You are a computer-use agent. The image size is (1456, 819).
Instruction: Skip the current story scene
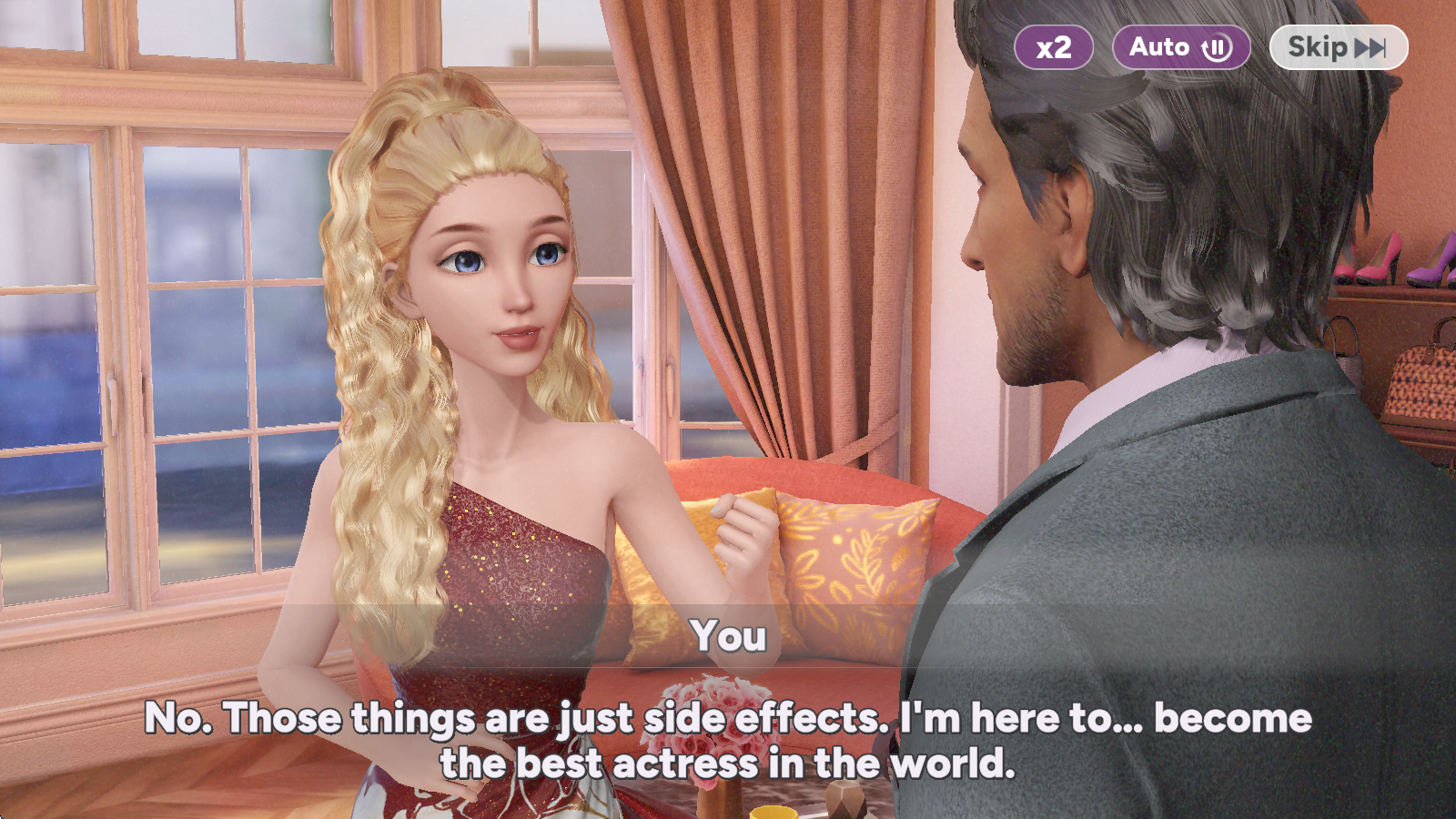pos(1338,47)
